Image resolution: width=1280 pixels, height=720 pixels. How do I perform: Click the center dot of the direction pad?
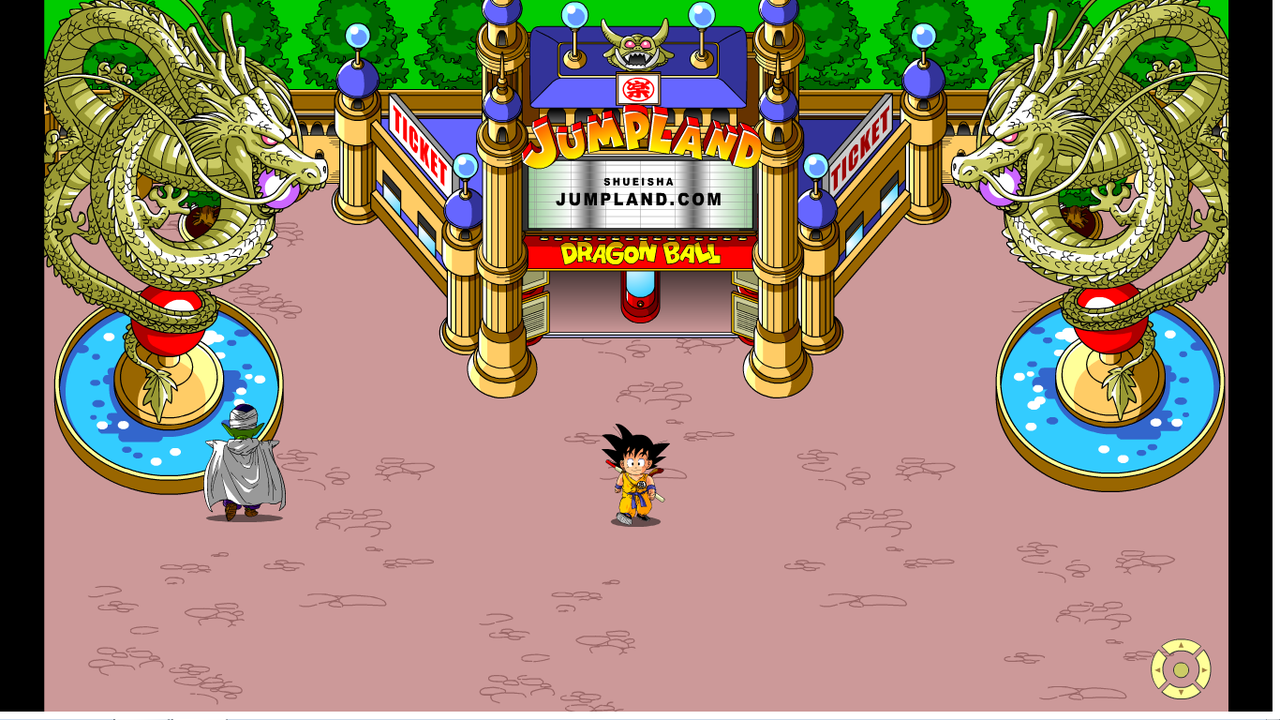click(1181, 670)
